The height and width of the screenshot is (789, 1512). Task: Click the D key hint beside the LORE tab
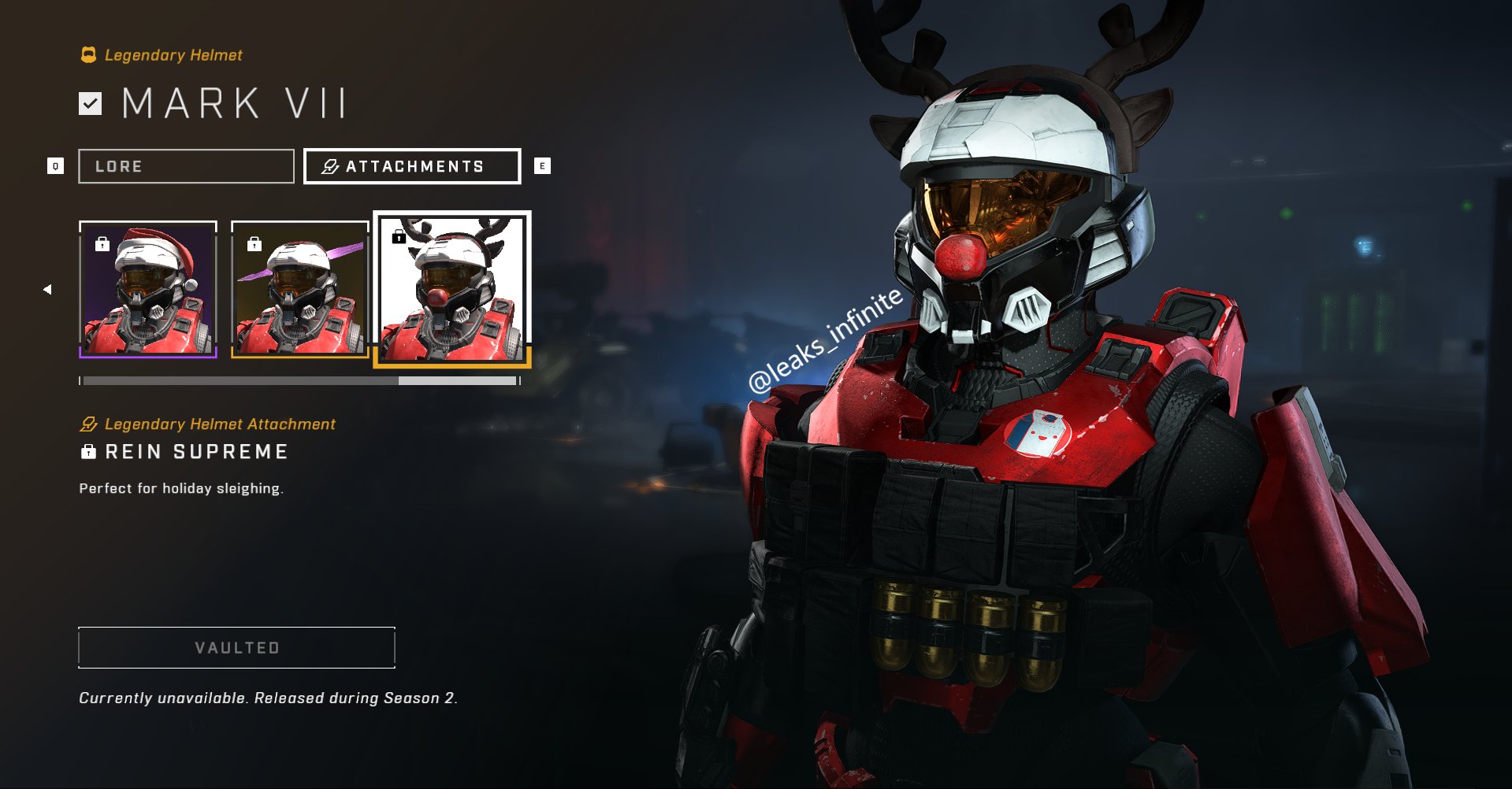55,165
